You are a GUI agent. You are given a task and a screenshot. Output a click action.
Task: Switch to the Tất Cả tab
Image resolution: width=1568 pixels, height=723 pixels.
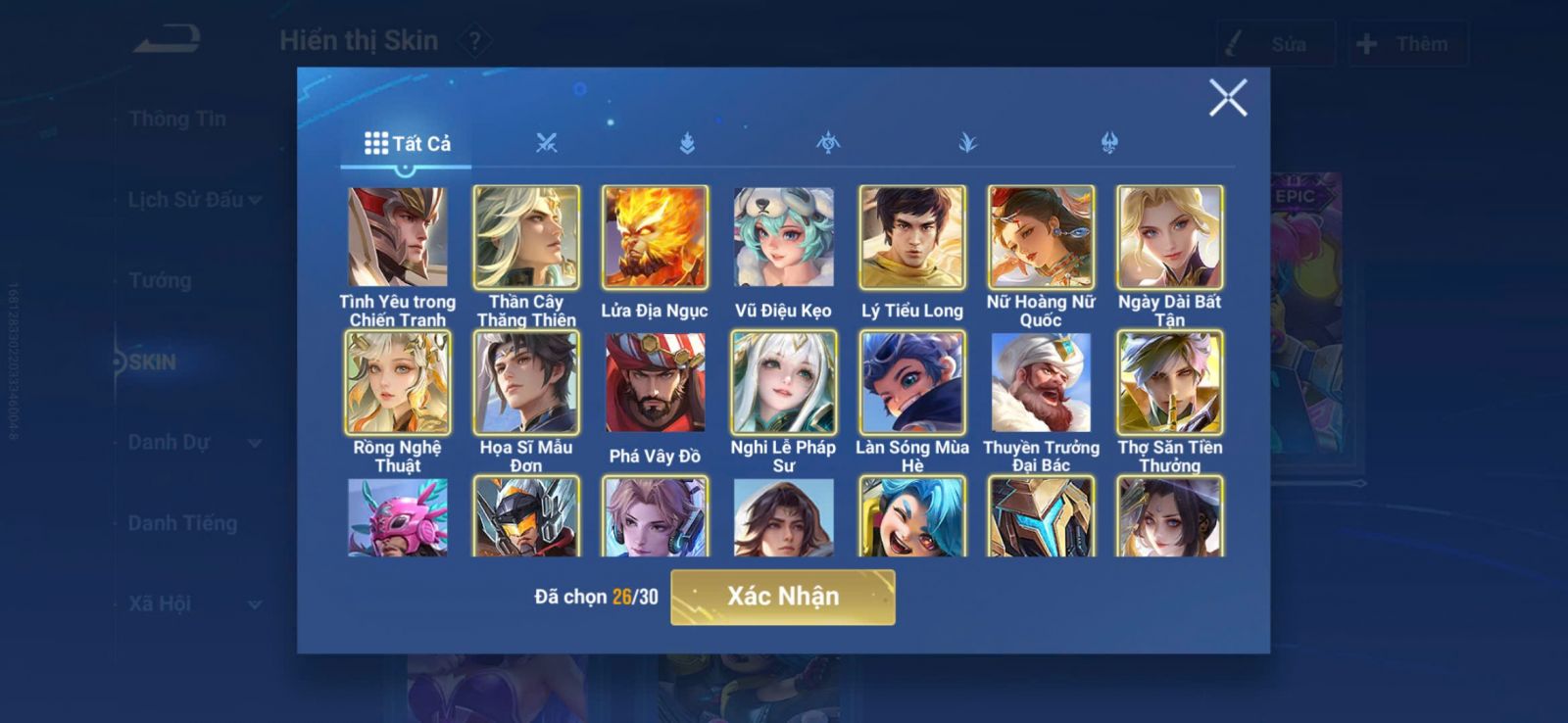pos(407,144)
